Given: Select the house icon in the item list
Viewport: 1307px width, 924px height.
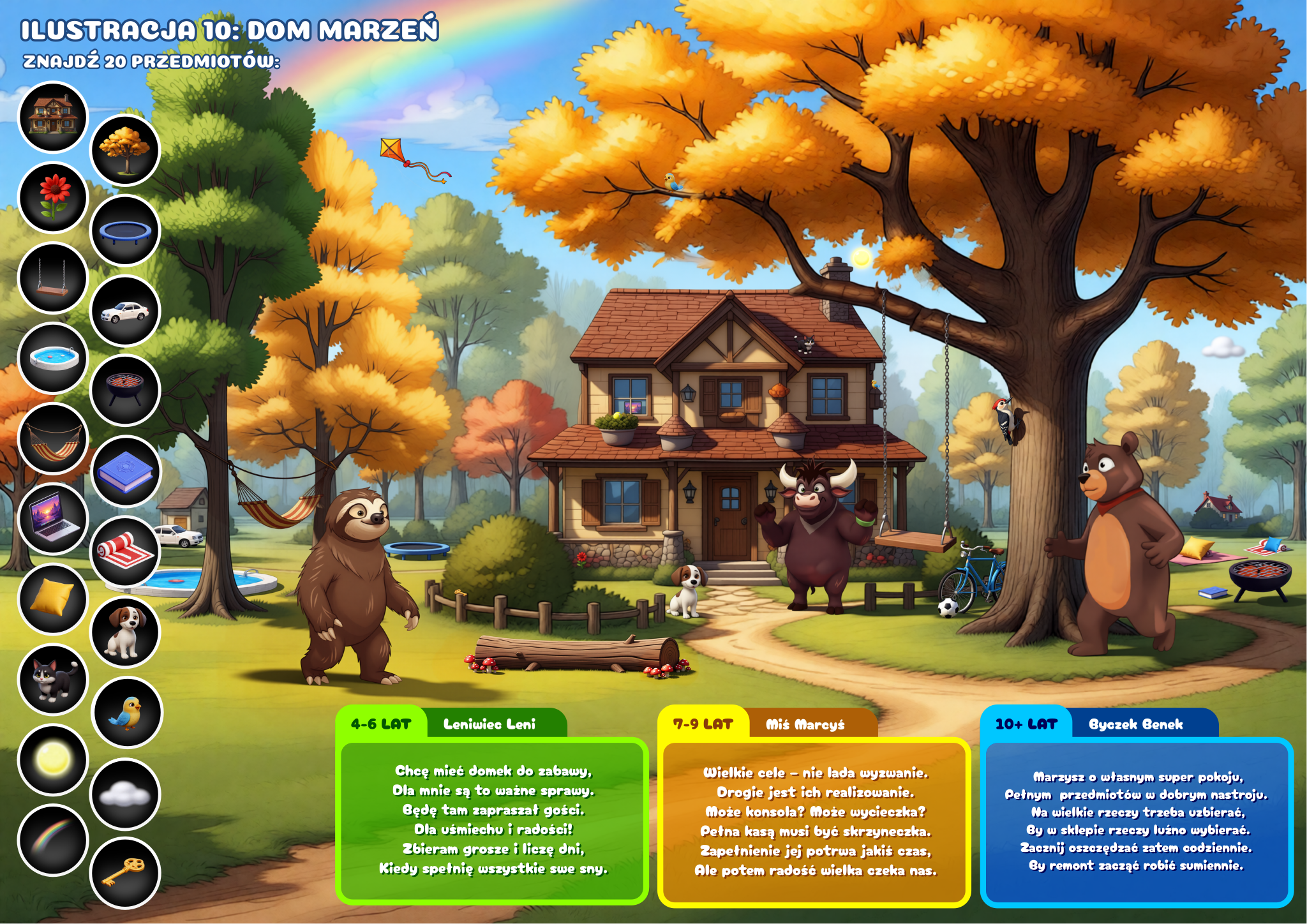Looking at the screenshot, I should 53,117.
